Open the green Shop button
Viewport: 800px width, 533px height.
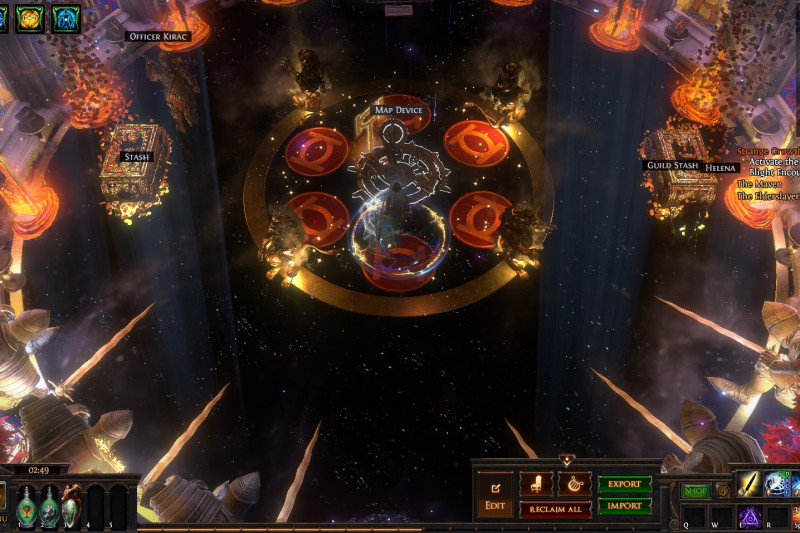click(x=695, y=491)
